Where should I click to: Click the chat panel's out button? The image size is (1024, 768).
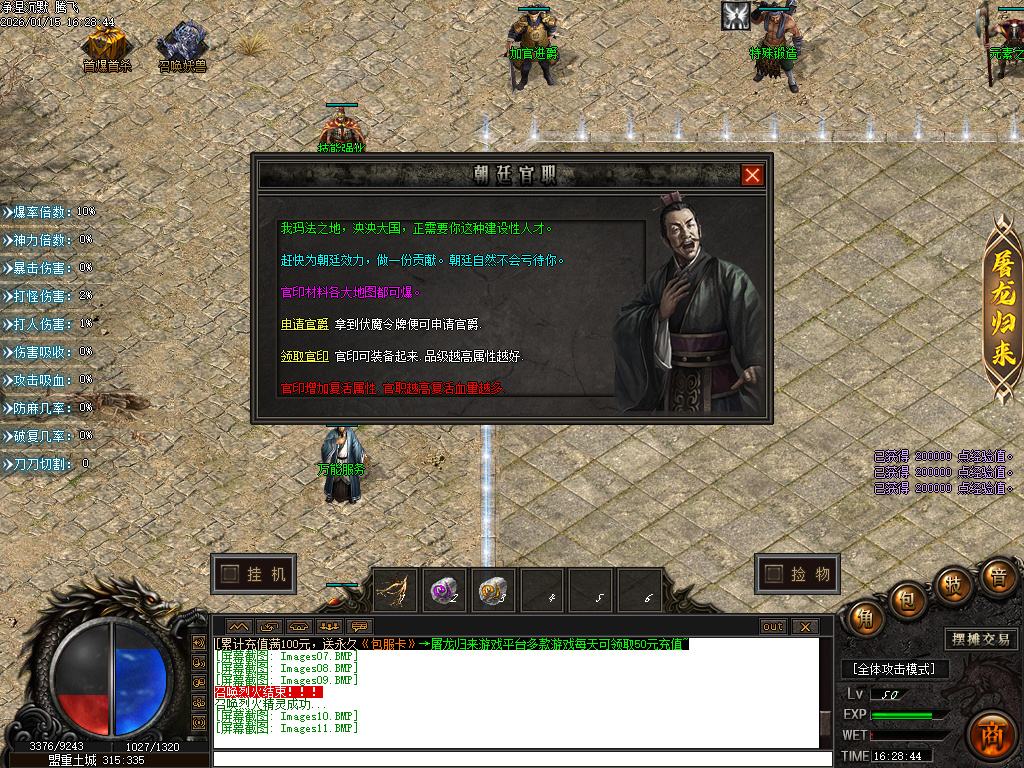[773, 627]
